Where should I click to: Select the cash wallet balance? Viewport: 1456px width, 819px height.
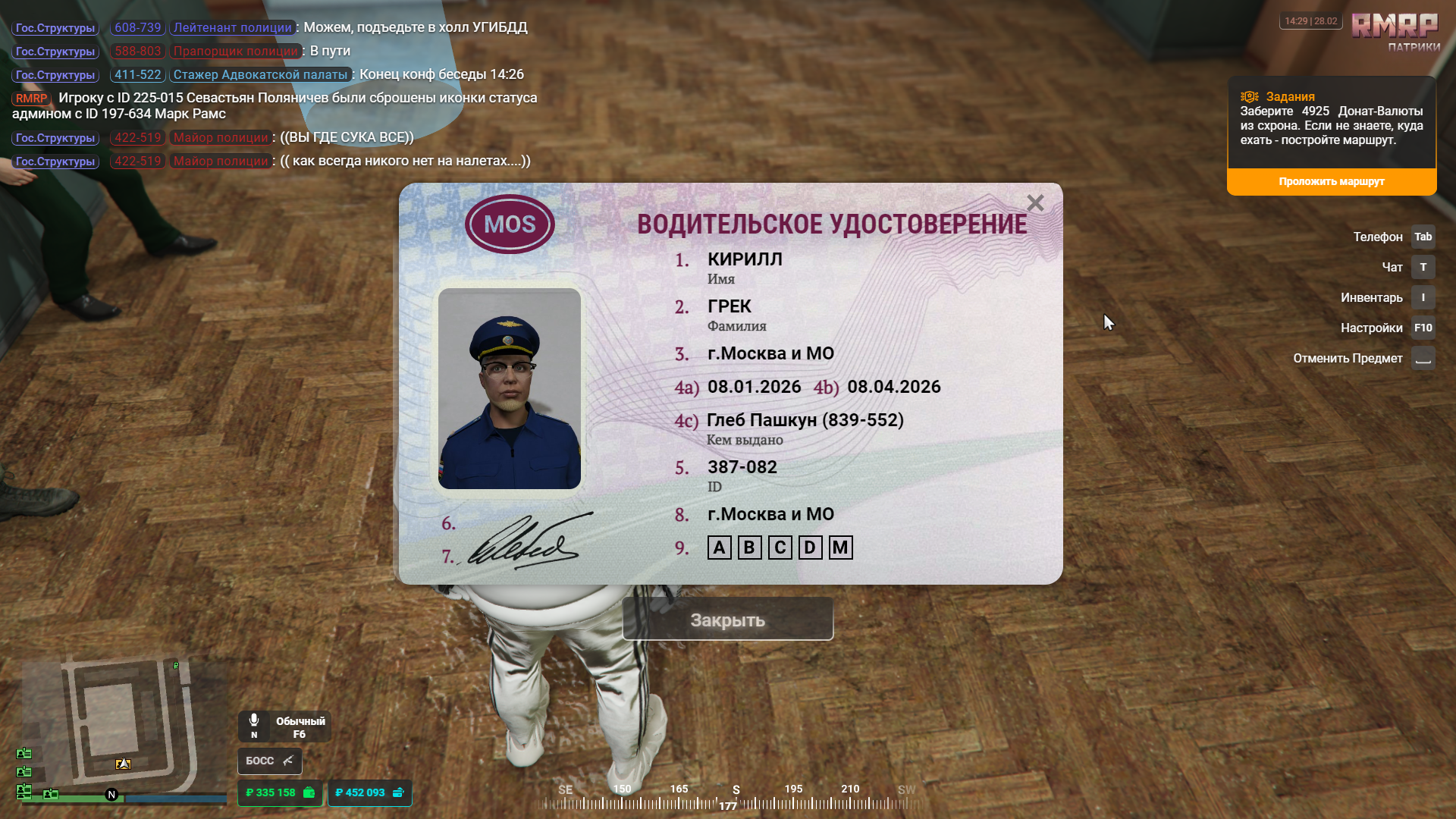[x=280, y=792]
